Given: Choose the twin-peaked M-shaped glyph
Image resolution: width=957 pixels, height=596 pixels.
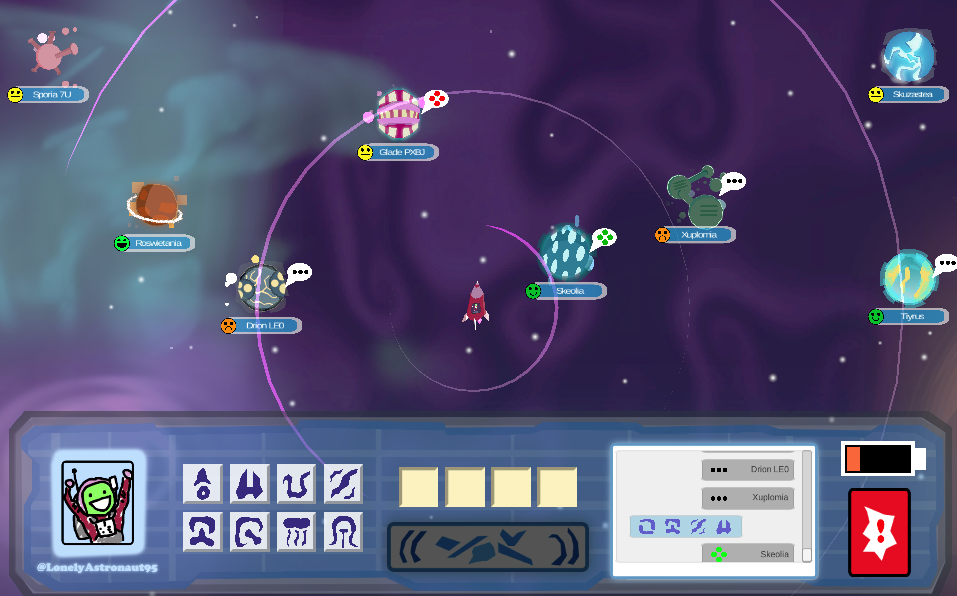Looking at the screenshot, I should click(249, 484).
